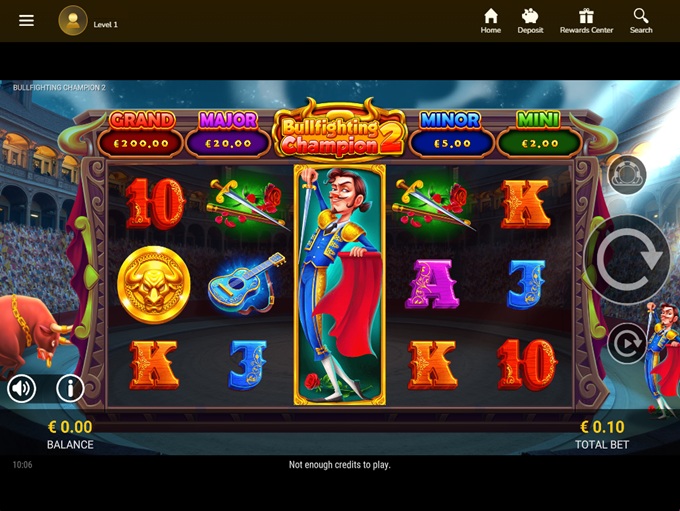Viewport: 680px width, 511px height.
Task: Open the Search tool
Action: pos(641,20)
